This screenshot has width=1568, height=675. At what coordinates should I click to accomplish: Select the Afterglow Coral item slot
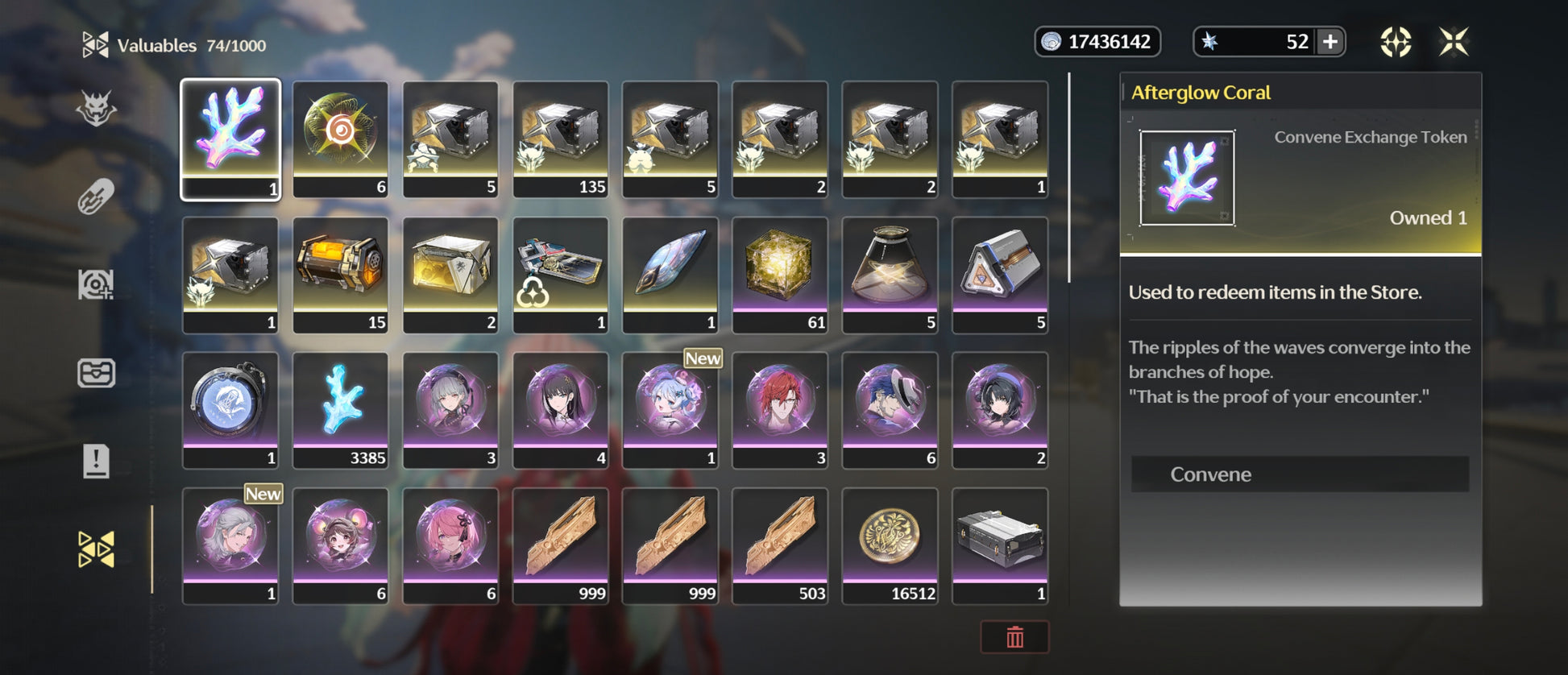point(230,139)
